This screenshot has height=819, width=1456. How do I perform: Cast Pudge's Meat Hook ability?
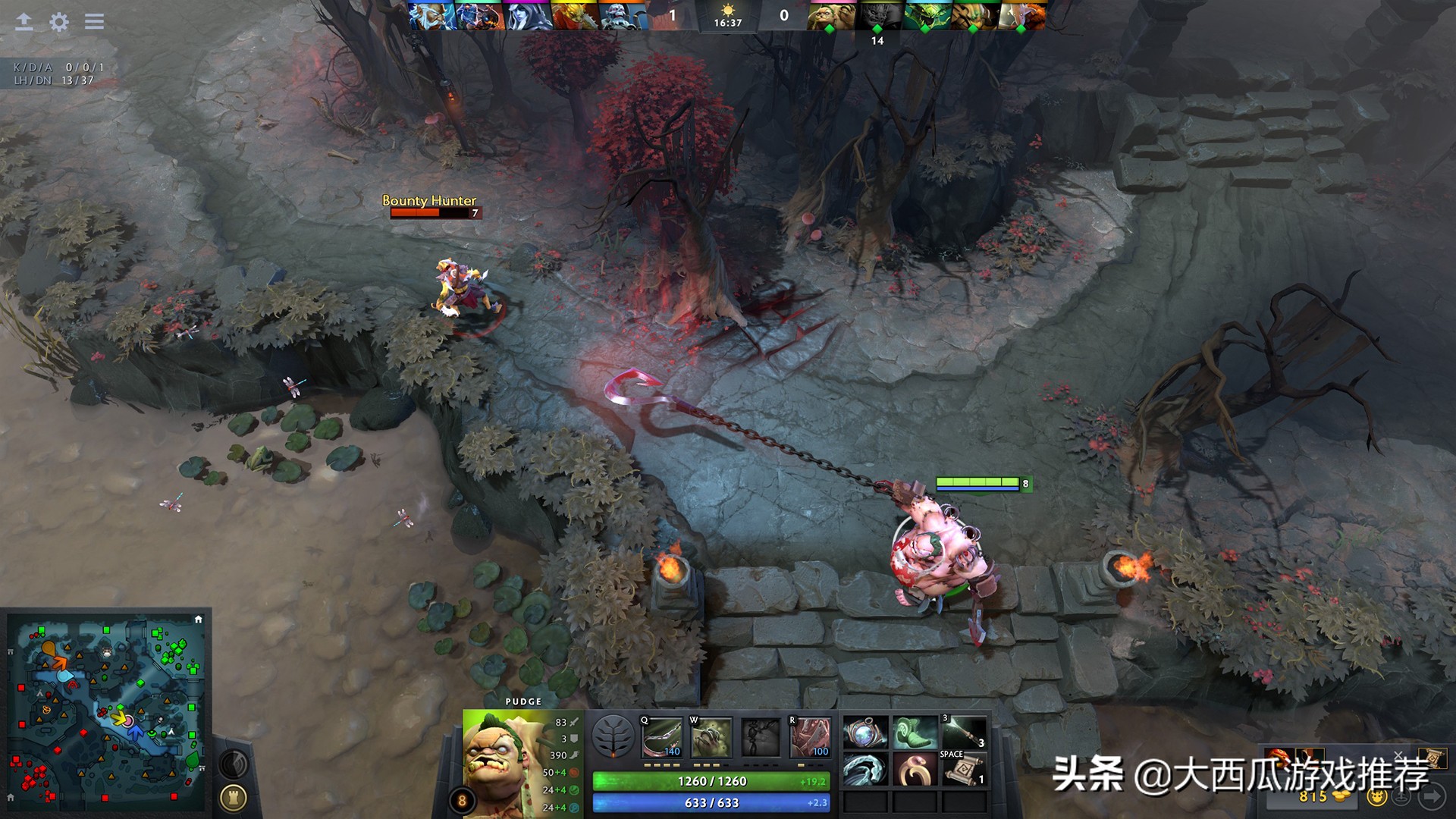pos(662,737)
